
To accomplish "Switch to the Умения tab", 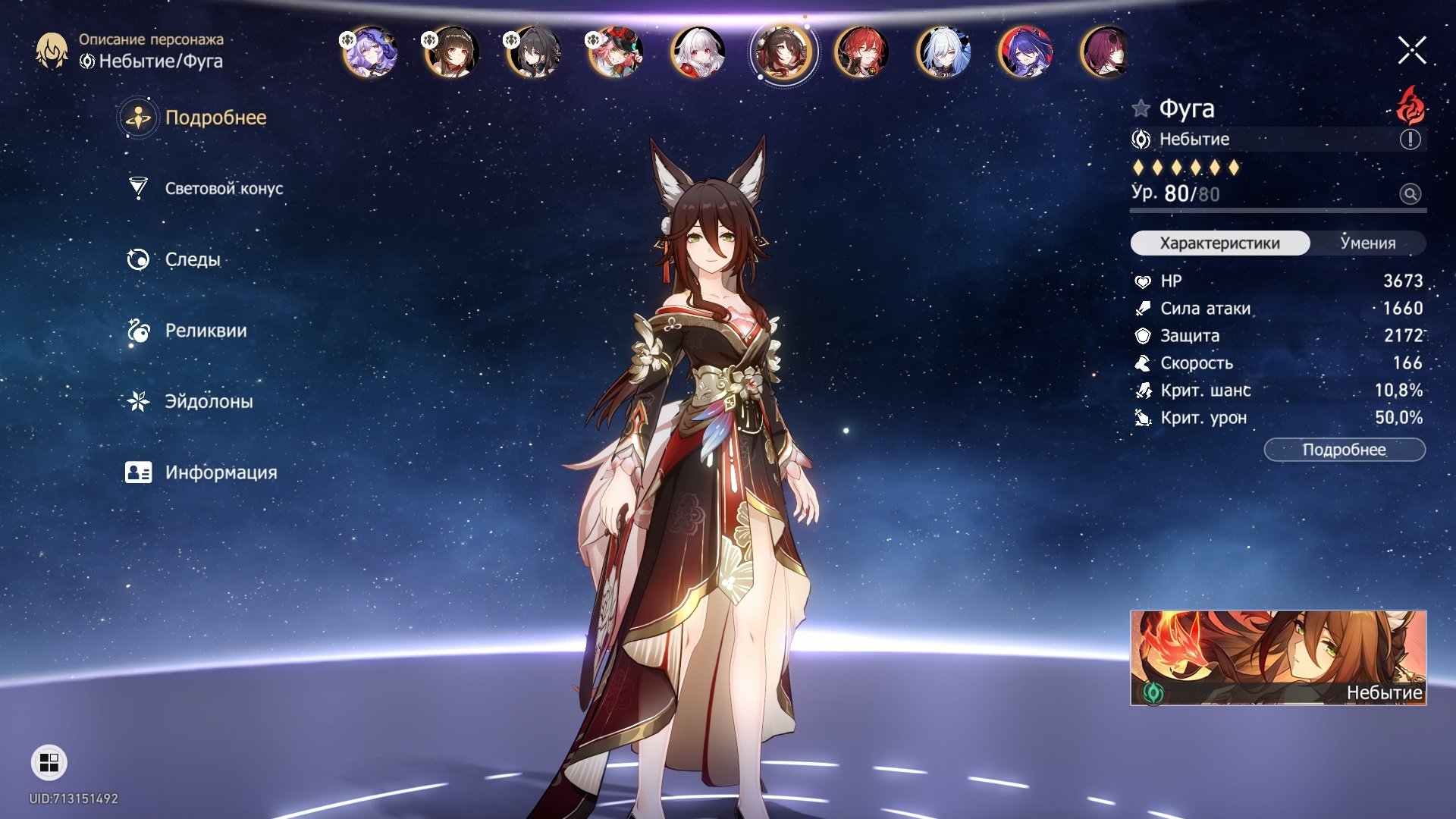I will (1367, 243).
